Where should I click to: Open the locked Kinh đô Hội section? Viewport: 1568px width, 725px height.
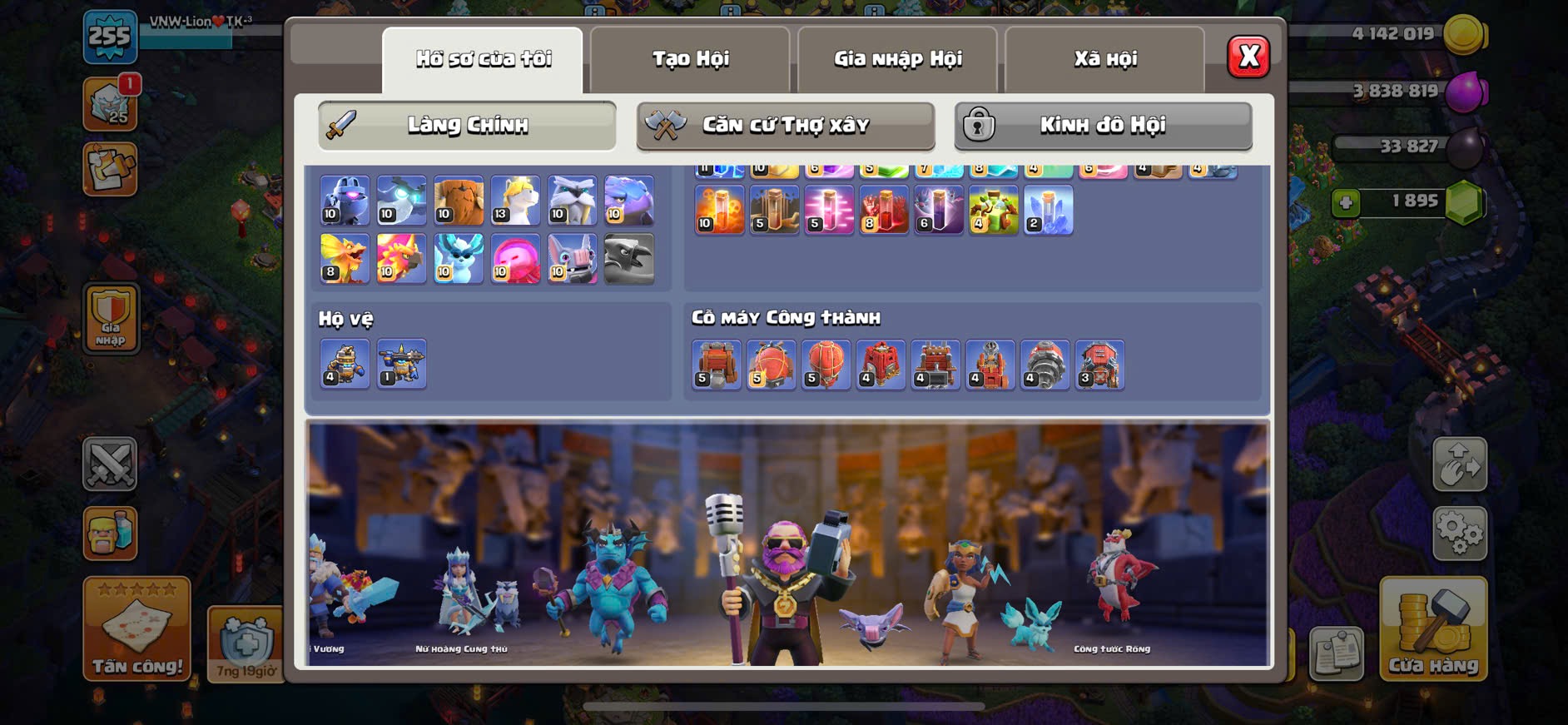coord(1103,126)
